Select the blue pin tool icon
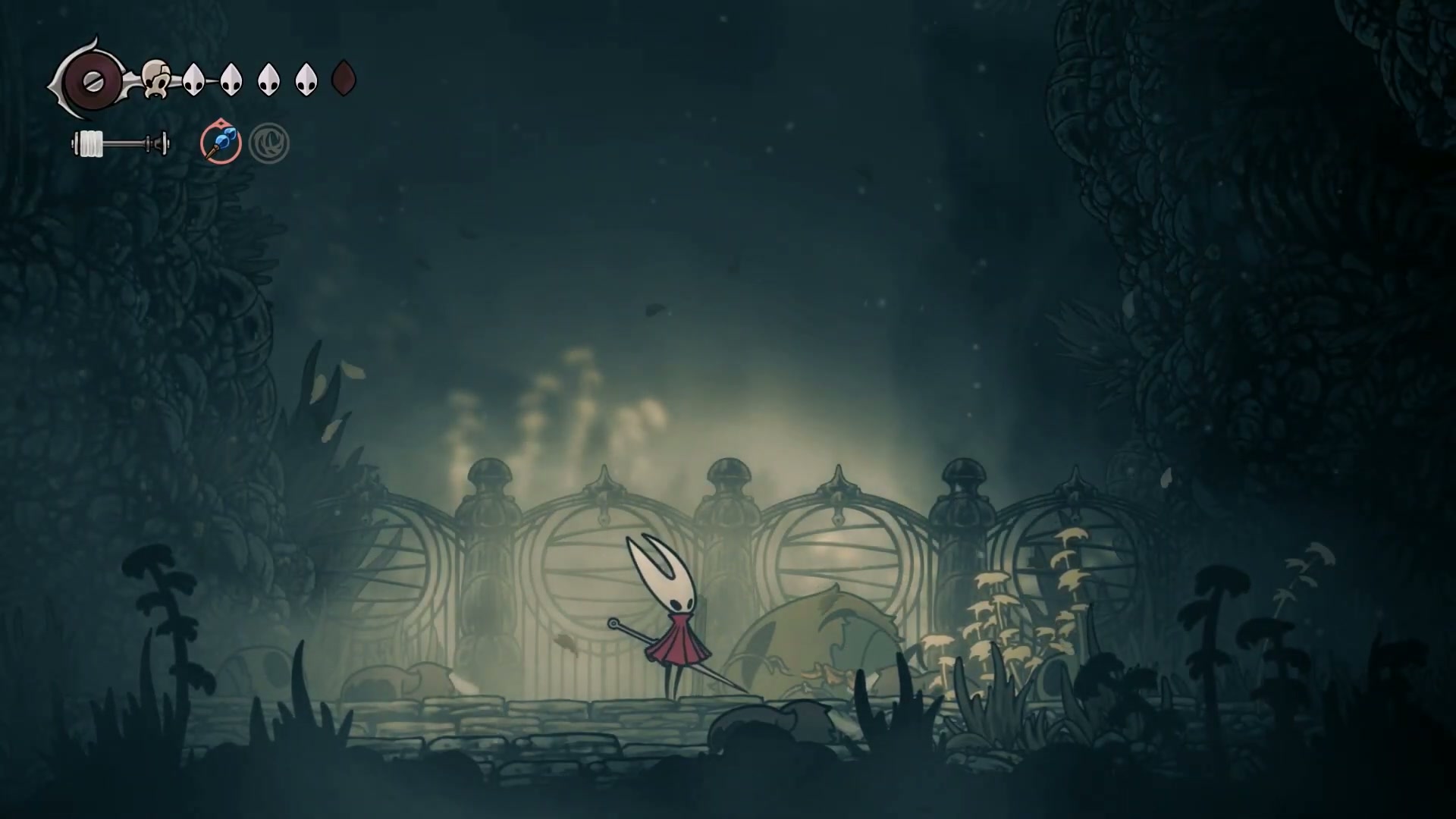Viewport: 1456px width, 819px height. 221,143
